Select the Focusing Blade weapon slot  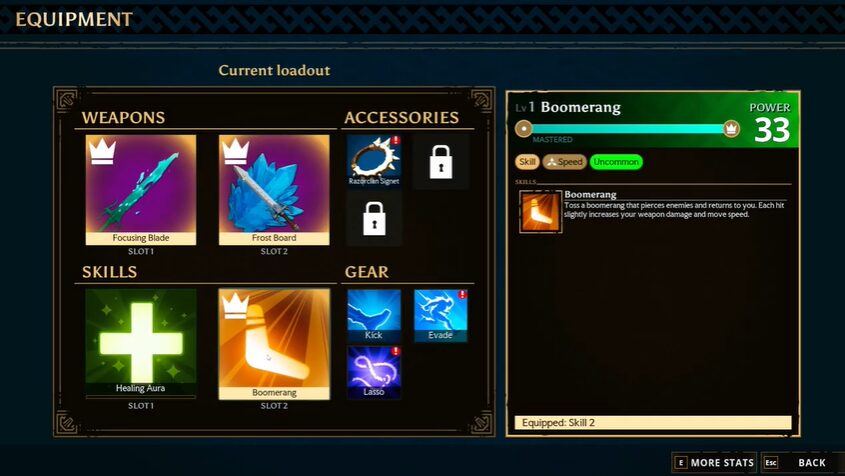[141, 189]
